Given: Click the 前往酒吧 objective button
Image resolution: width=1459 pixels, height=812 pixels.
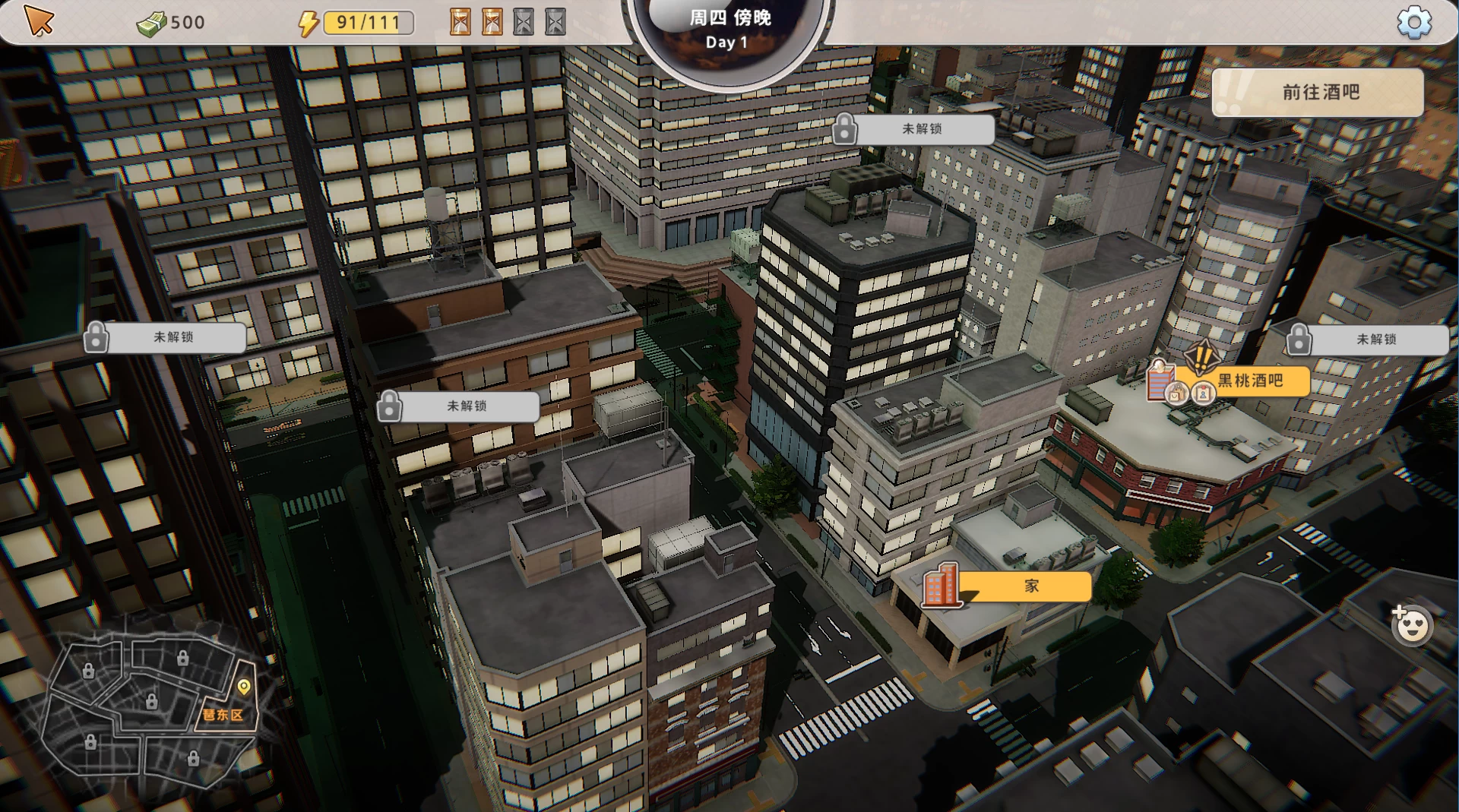Looking at the screenshot, I should [x=1318, y=93].
